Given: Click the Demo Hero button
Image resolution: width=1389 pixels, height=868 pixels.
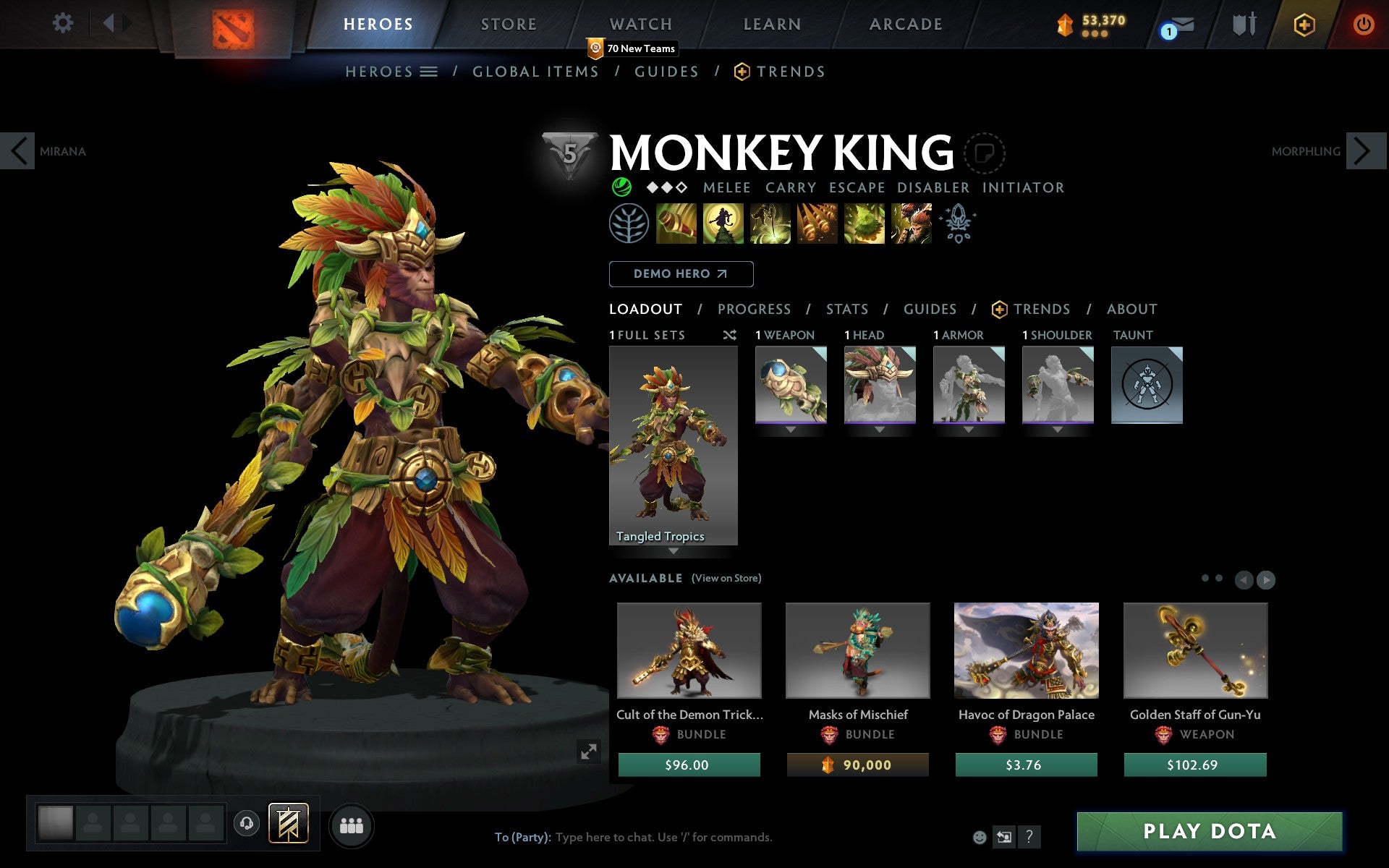Looking at the screenshot, I should (681, 274).
